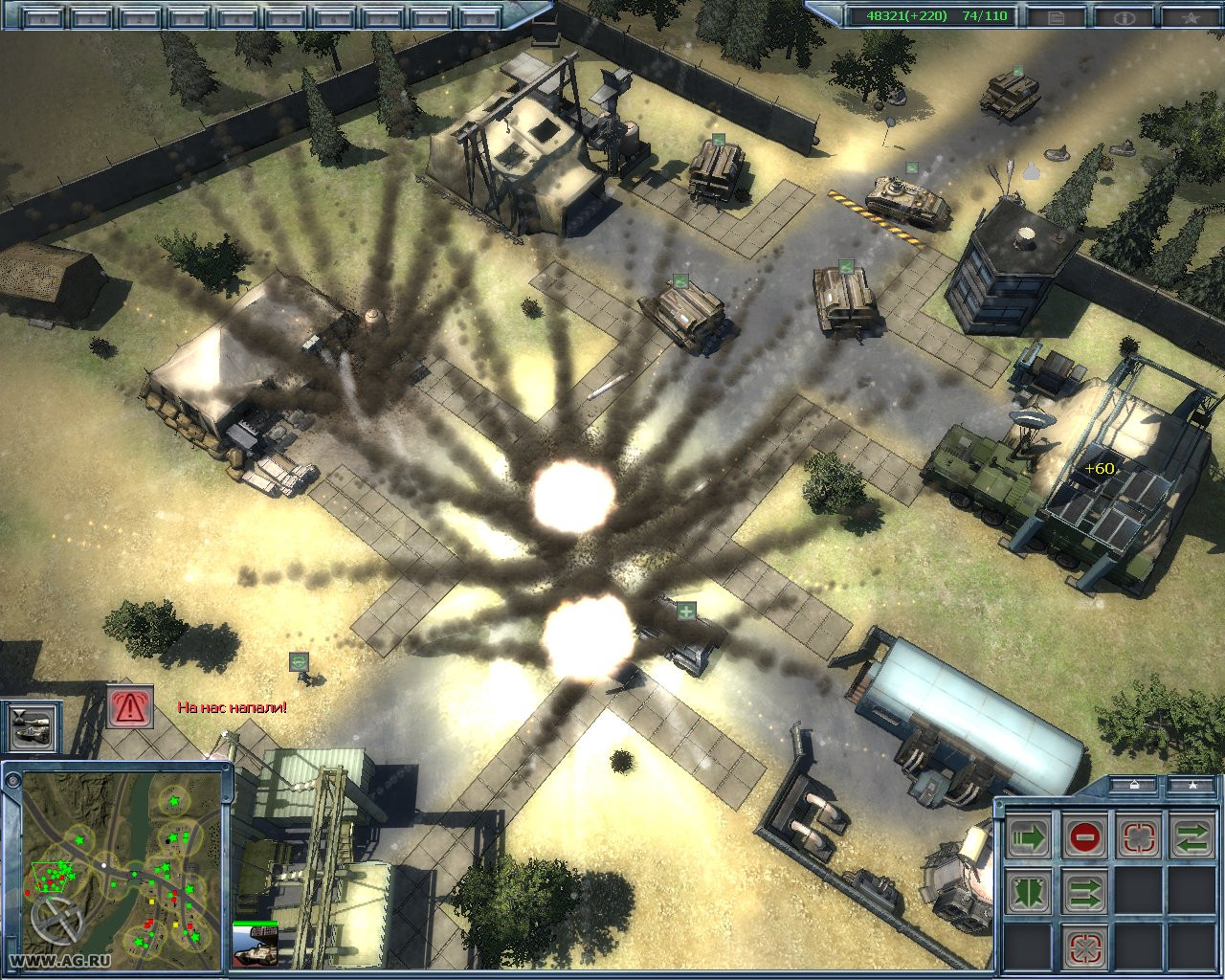Select the two parallel green arrows command
This screenshot has width=1225, height=980.
click(x=1084, y=893)
